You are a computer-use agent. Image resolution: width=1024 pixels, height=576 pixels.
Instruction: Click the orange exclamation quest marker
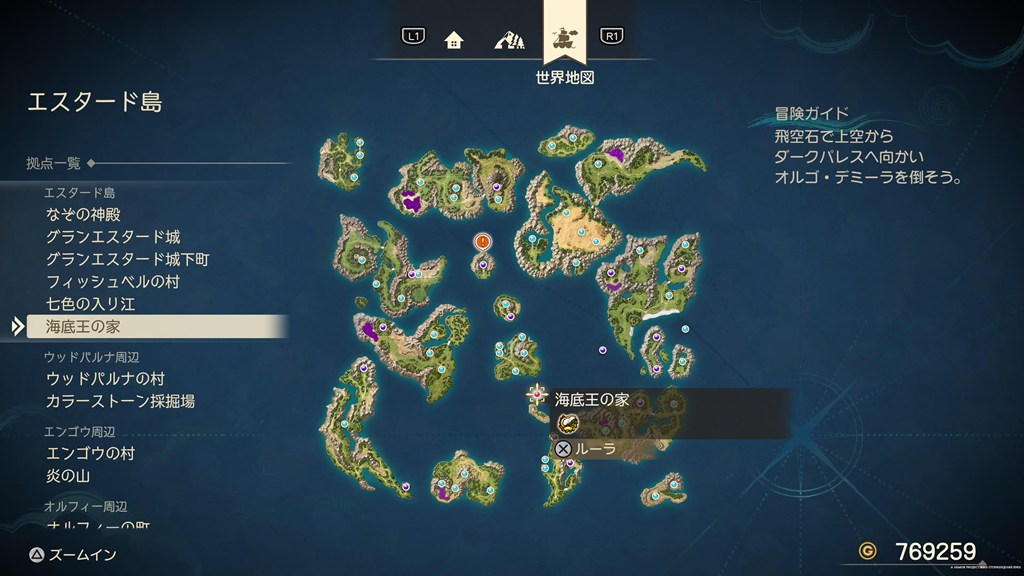pos(483,242)
